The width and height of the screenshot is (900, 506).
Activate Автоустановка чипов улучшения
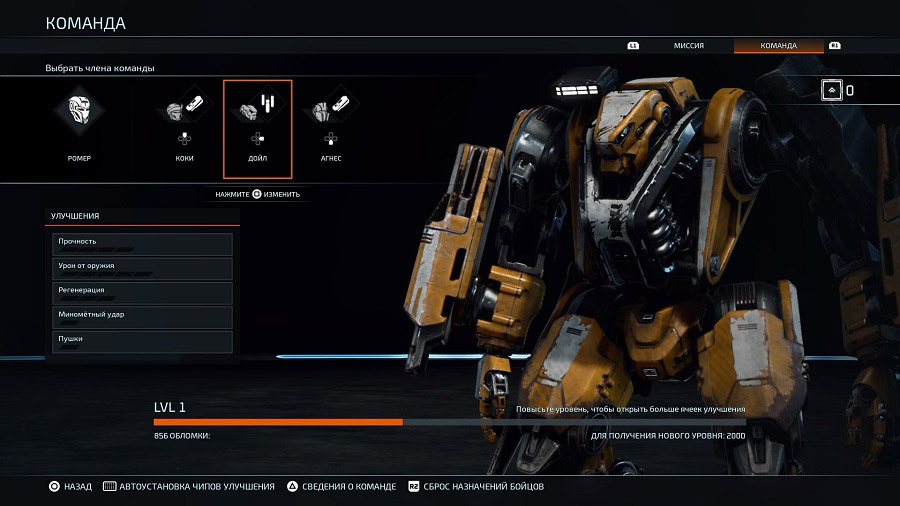tap(189, 487)
